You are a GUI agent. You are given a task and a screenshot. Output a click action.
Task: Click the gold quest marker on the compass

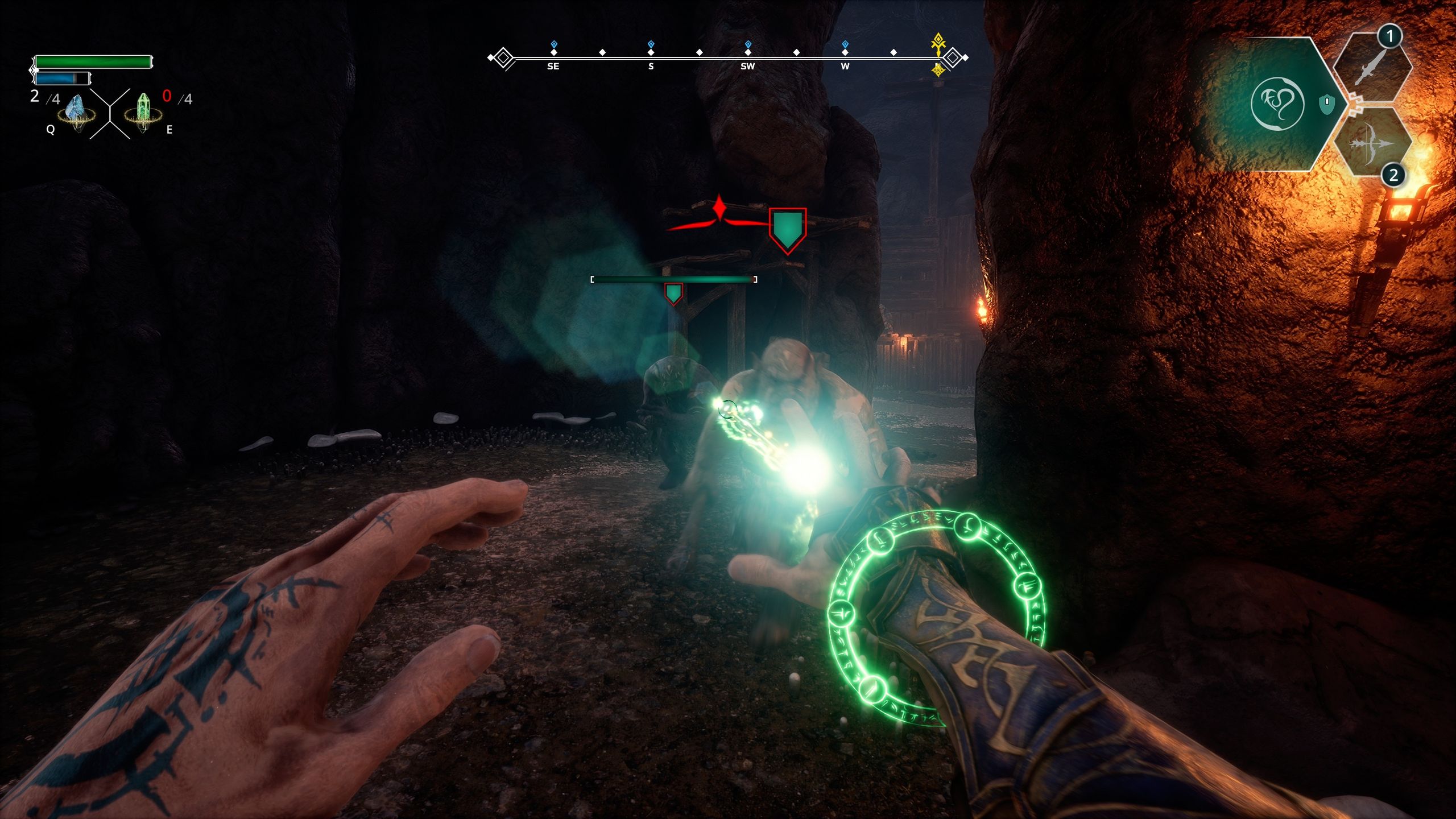coord(938,43)
